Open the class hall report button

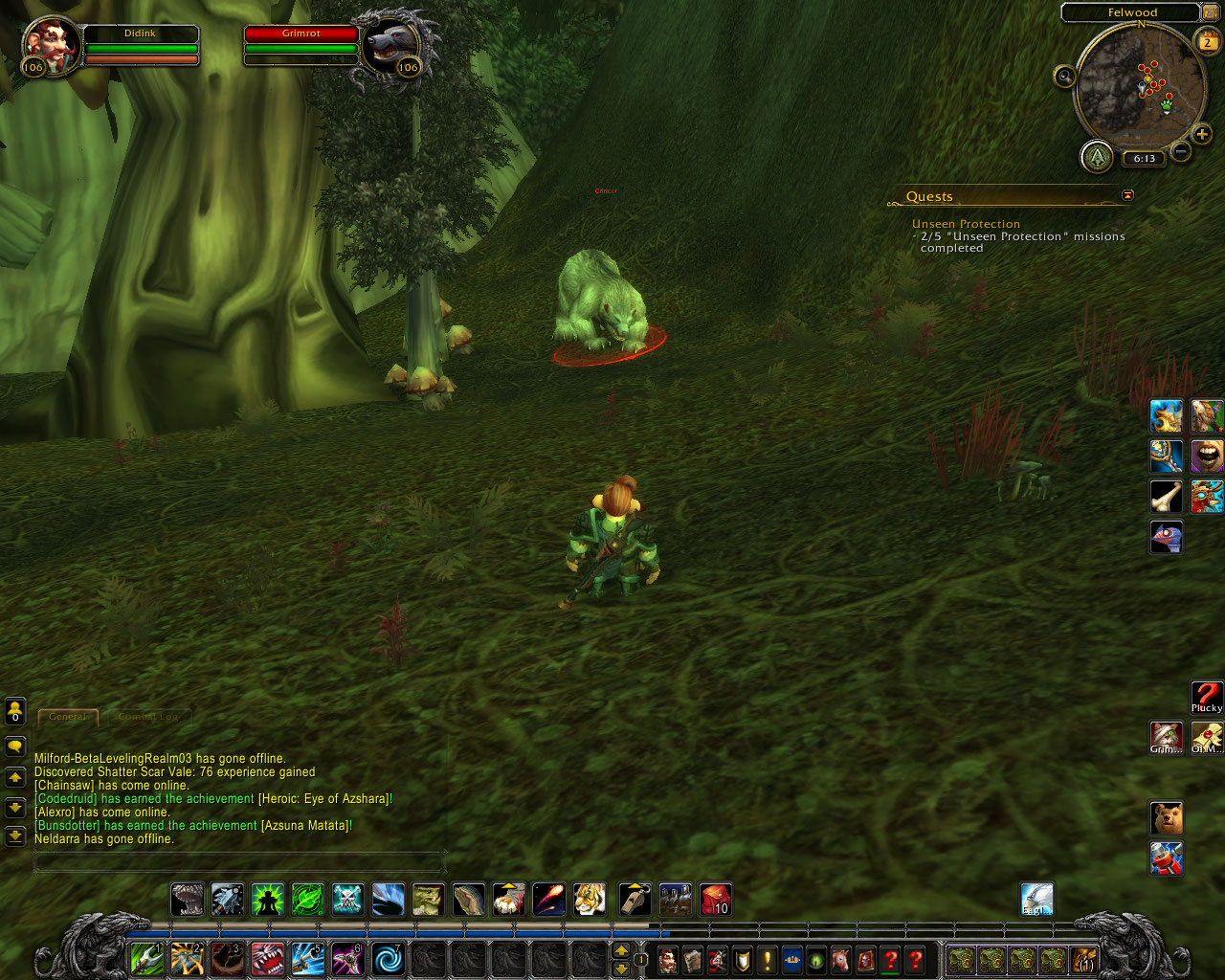click(x=1097, y=156)
